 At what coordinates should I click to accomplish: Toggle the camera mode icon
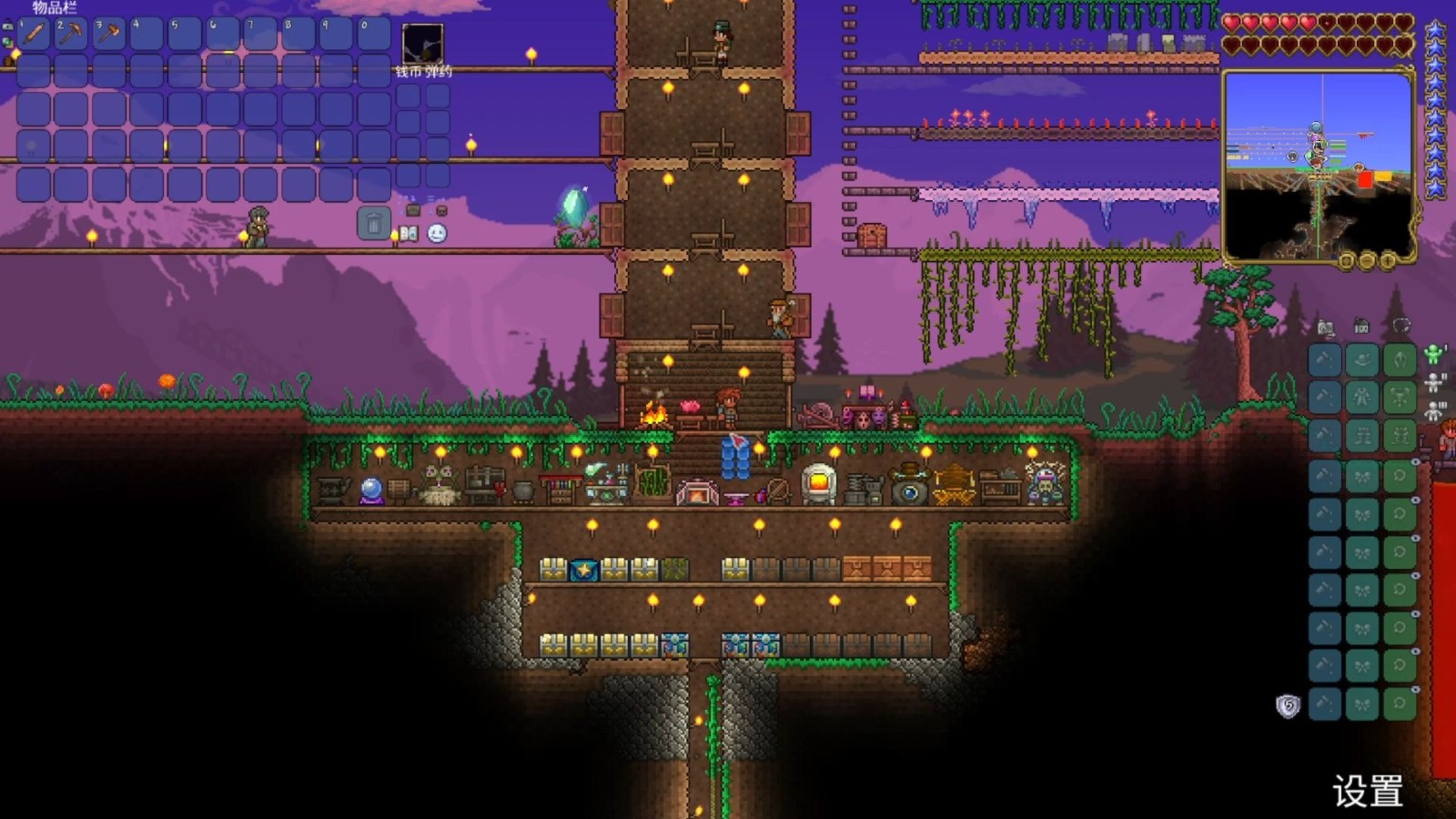click(1326, 328)
